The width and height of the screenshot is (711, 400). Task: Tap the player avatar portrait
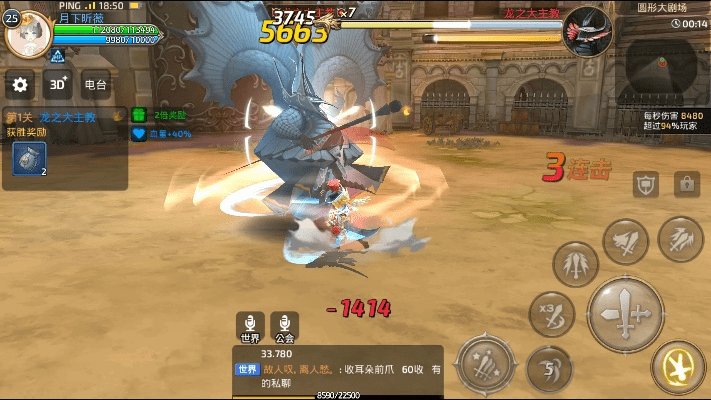click(27, 35)
